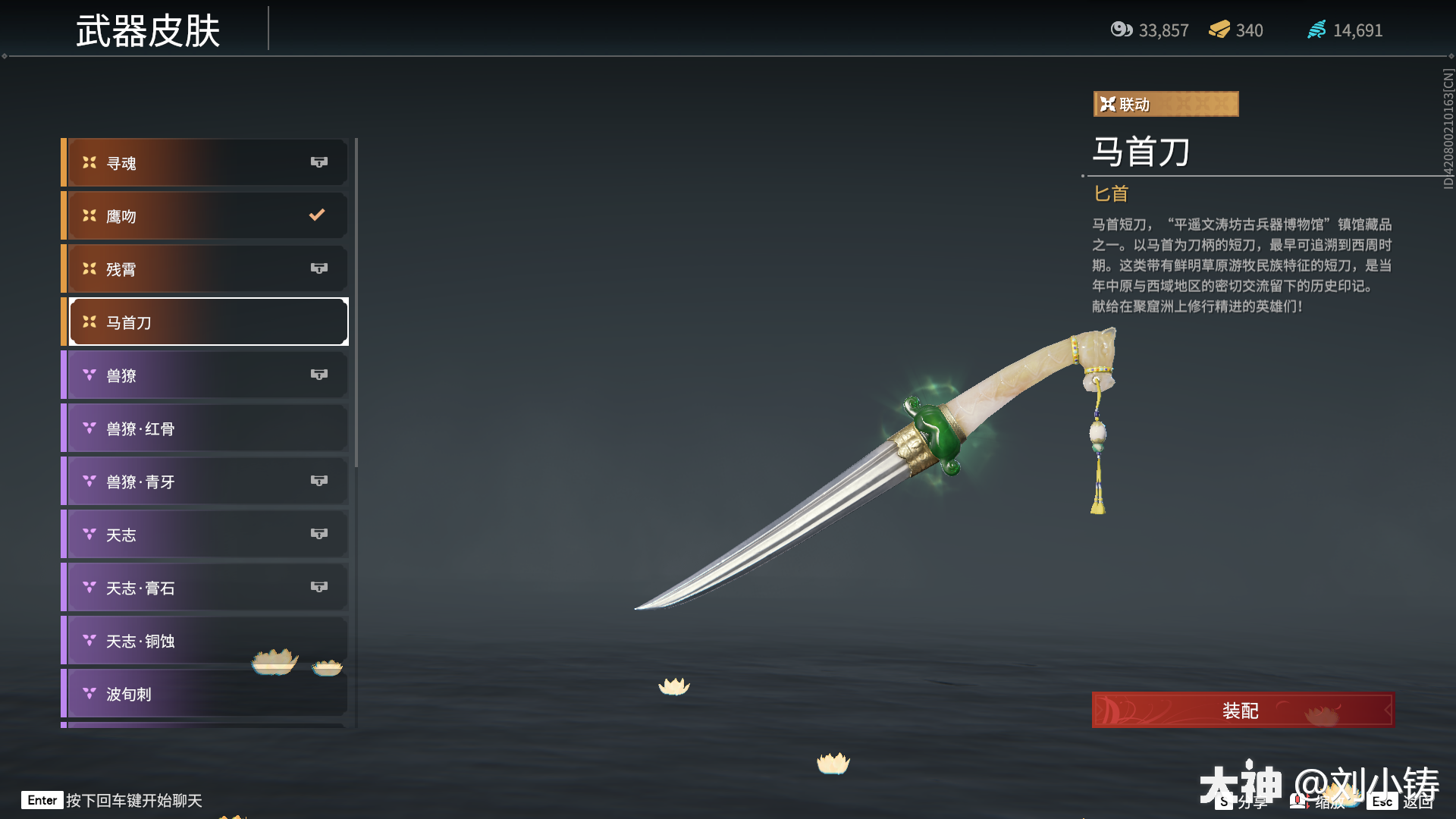Viewport: 1456px width, 819px height.
Task: Equip skin with red 装配 button
Action: click(x=1242, y=711)
